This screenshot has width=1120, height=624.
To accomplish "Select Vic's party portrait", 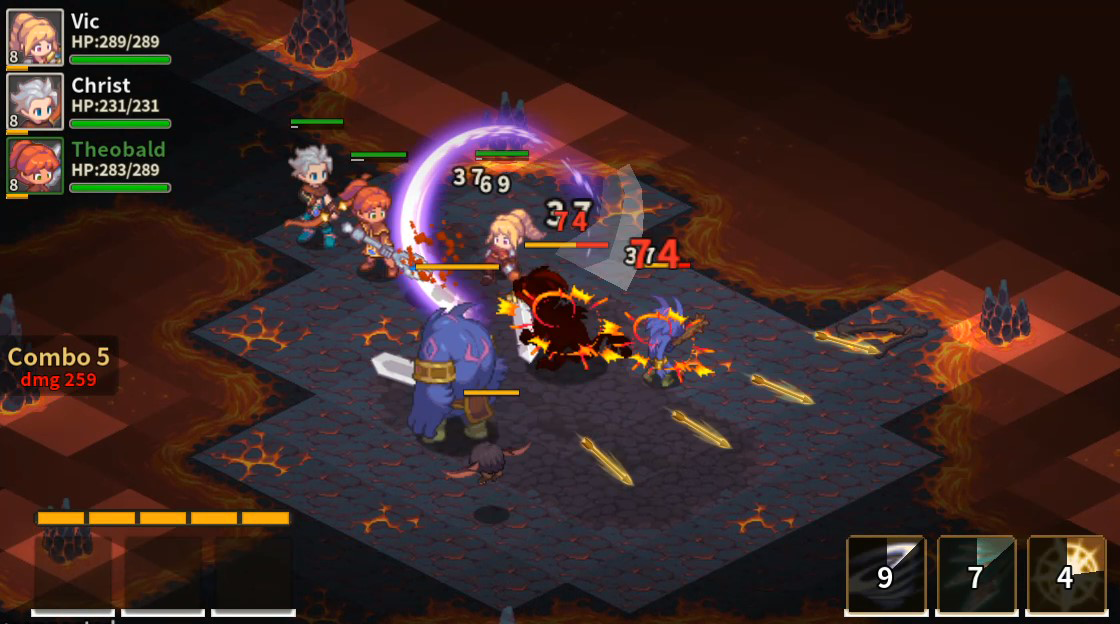I will click(36, 38).
